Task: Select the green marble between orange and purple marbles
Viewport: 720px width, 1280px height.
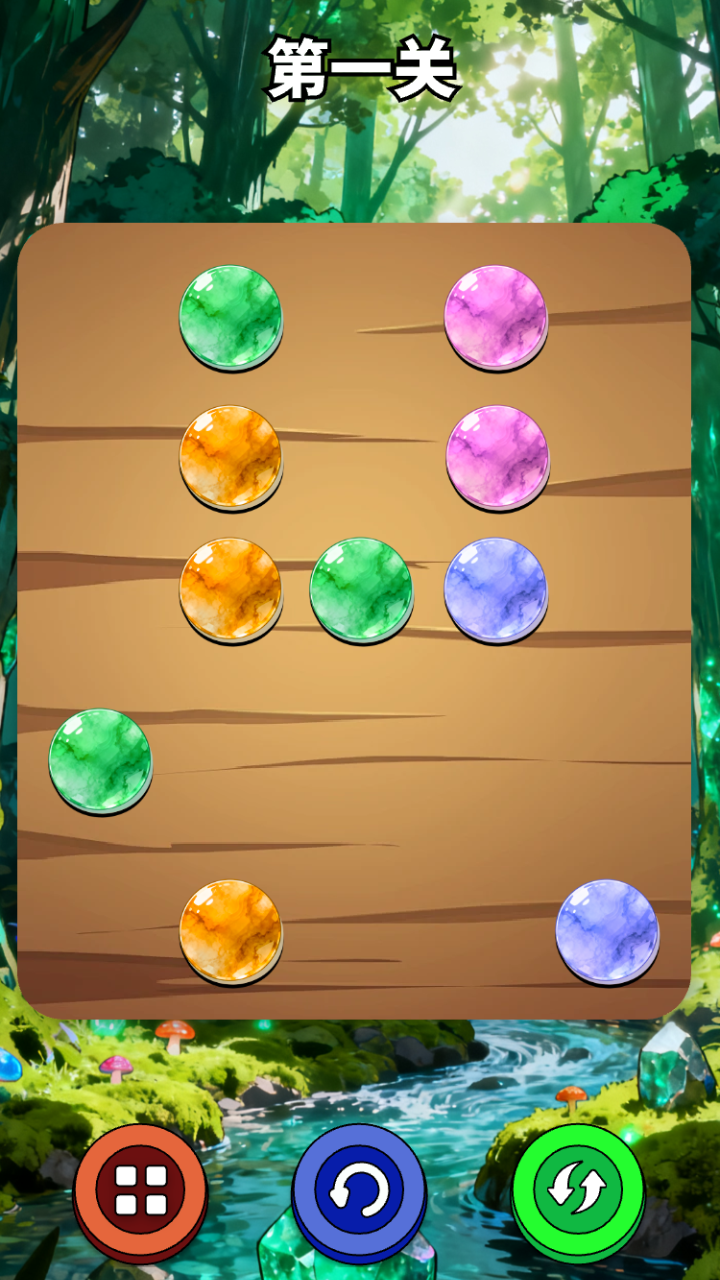Action: pyautogui.click(x=361, y=589)
